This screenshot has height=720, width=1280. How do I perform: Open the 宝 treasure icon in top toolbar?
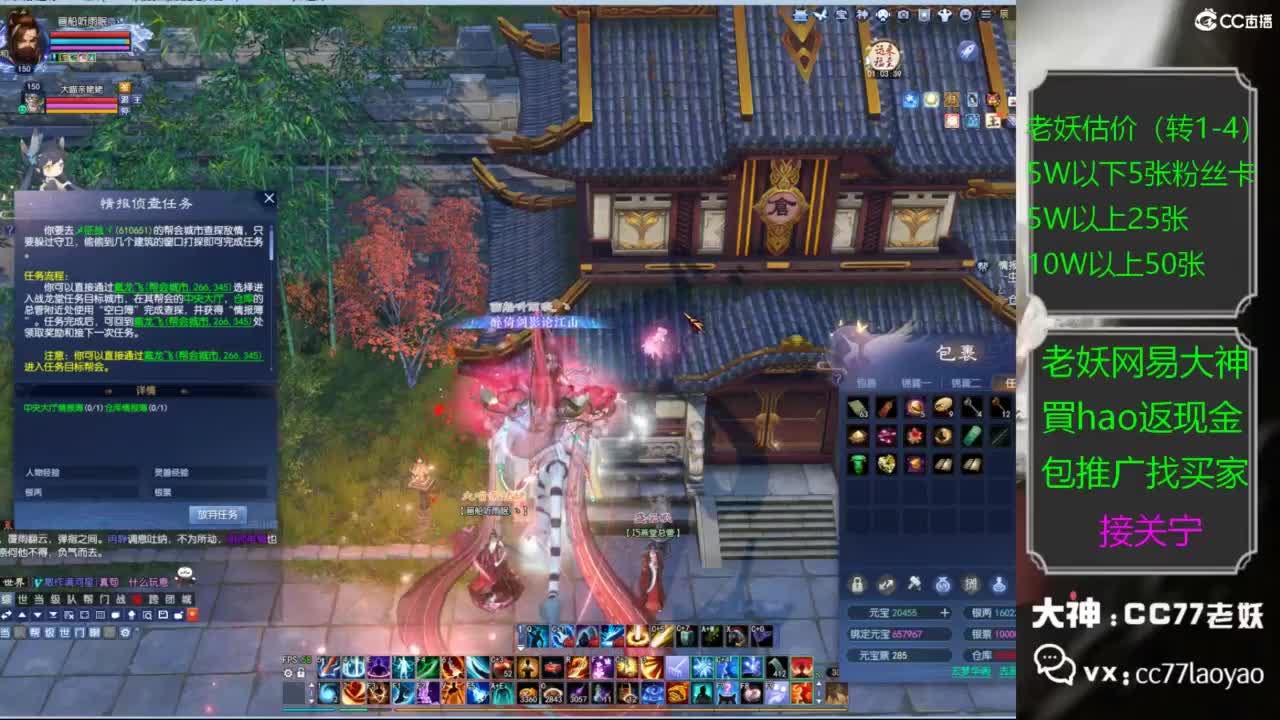[x=840, y=15]
